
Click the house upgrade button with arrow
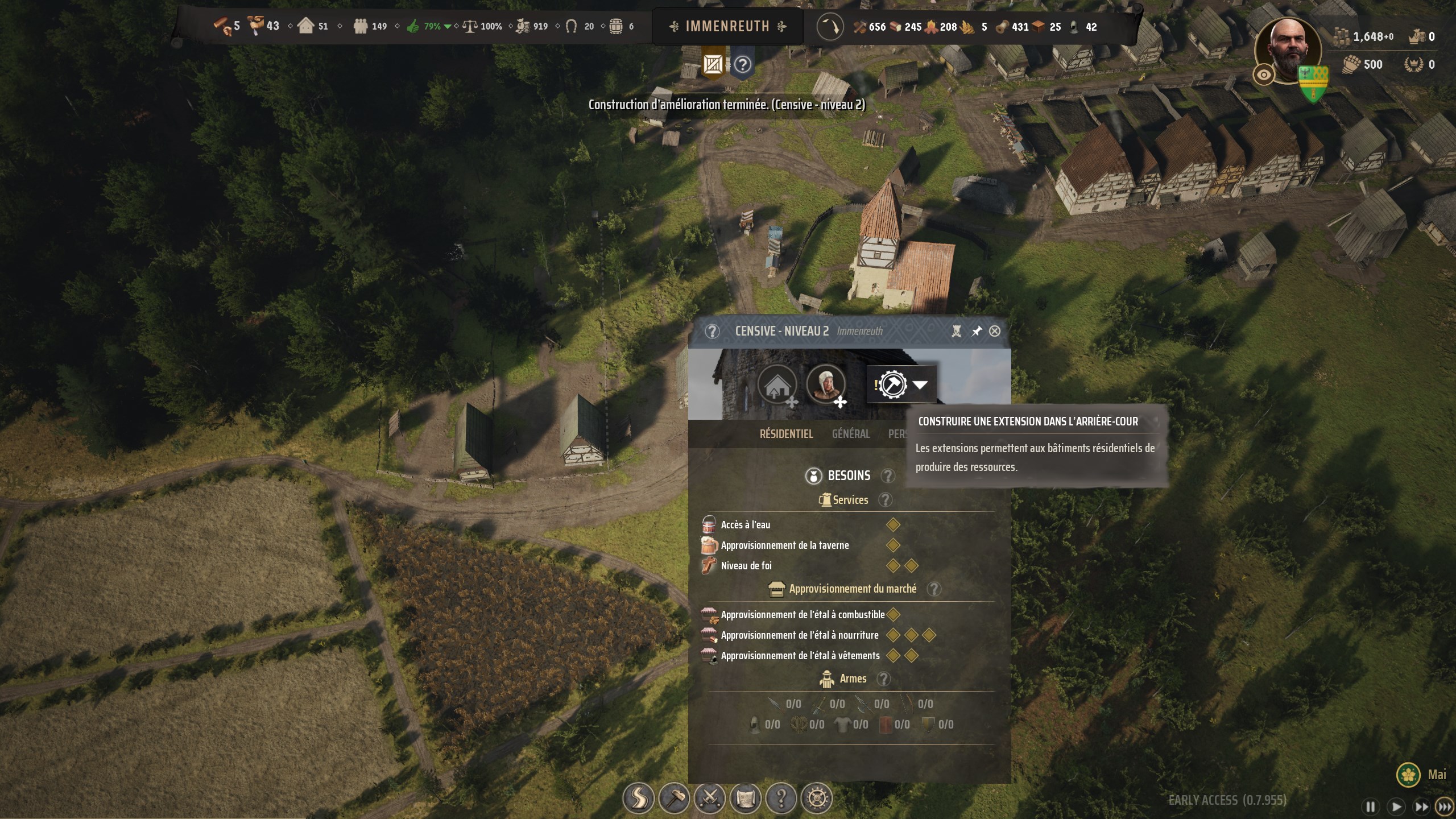[x=776, y=385]
